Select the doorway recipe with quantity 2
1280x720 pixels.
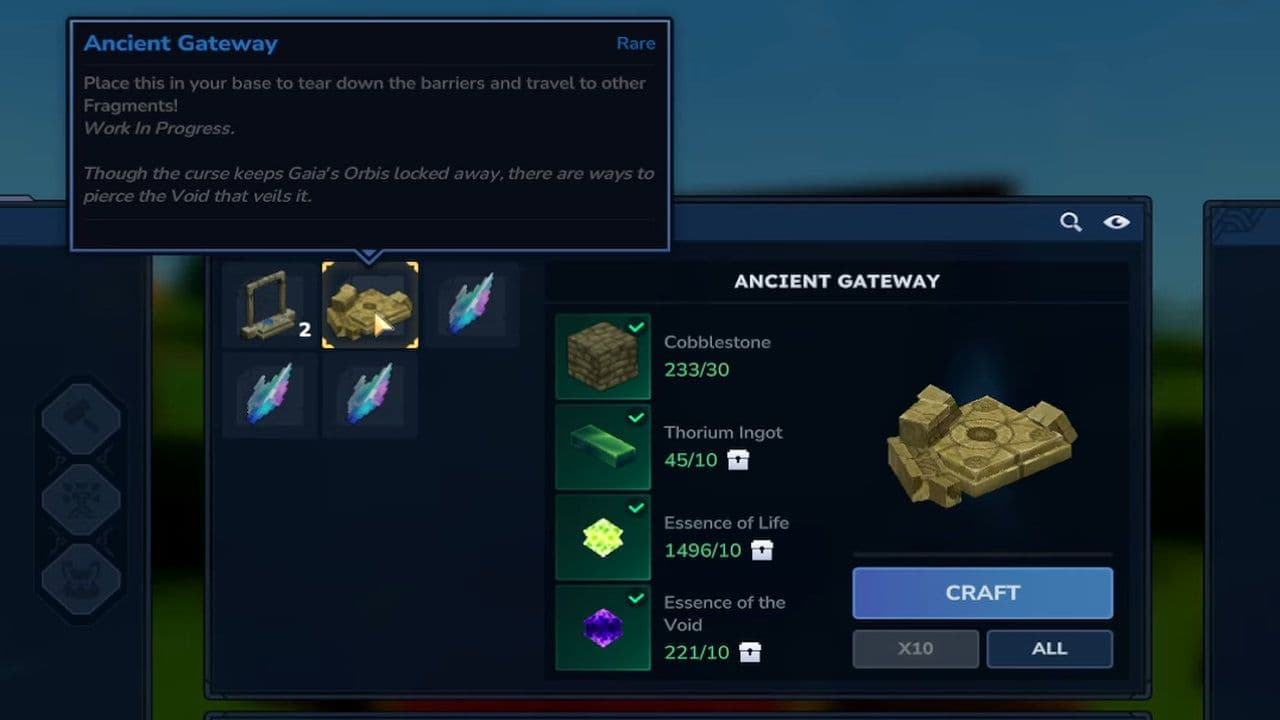tap(268, 305)
